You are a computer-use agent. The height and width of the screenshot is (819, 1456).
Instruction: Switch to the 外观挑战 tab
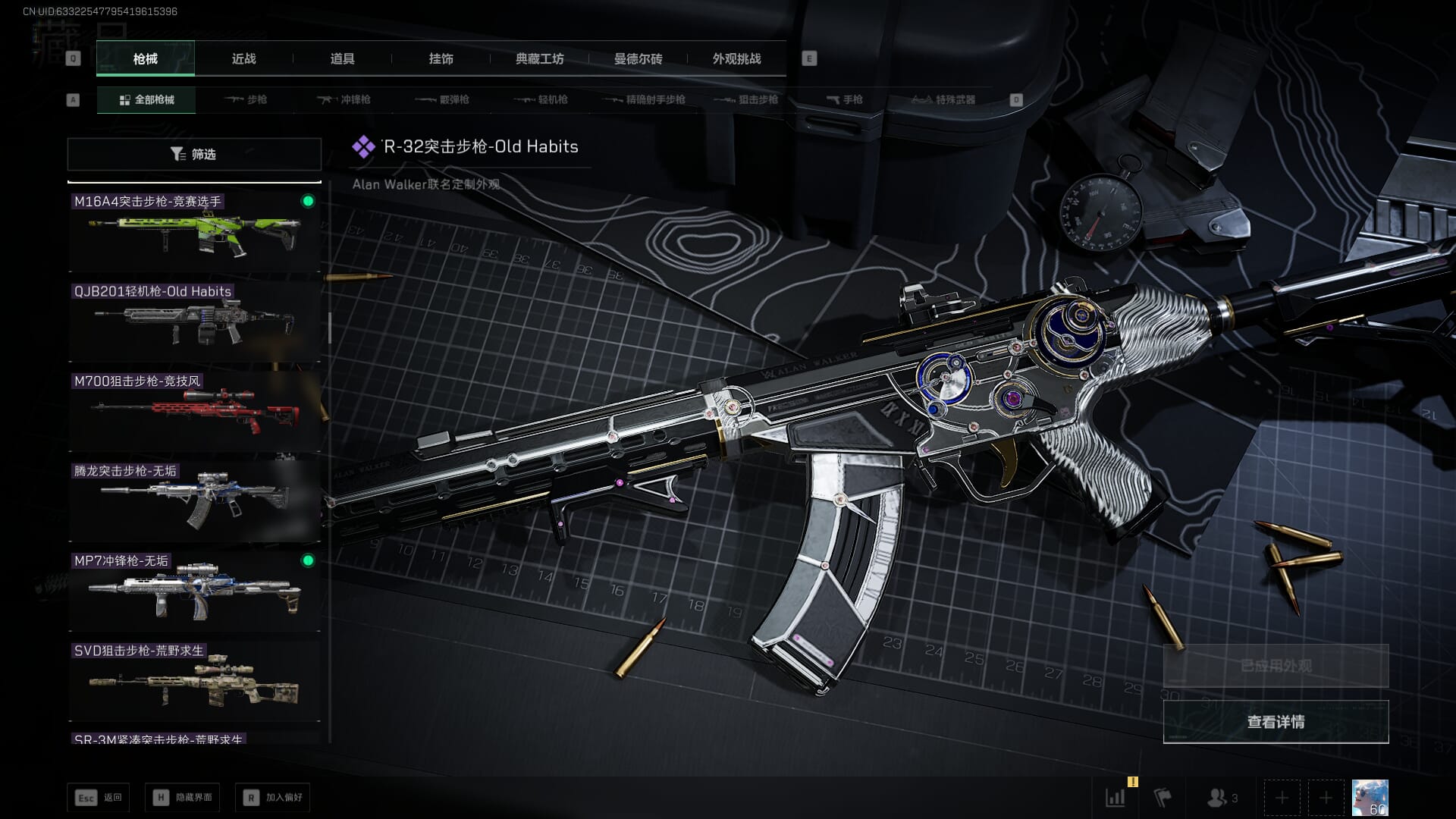coord(736,59)
